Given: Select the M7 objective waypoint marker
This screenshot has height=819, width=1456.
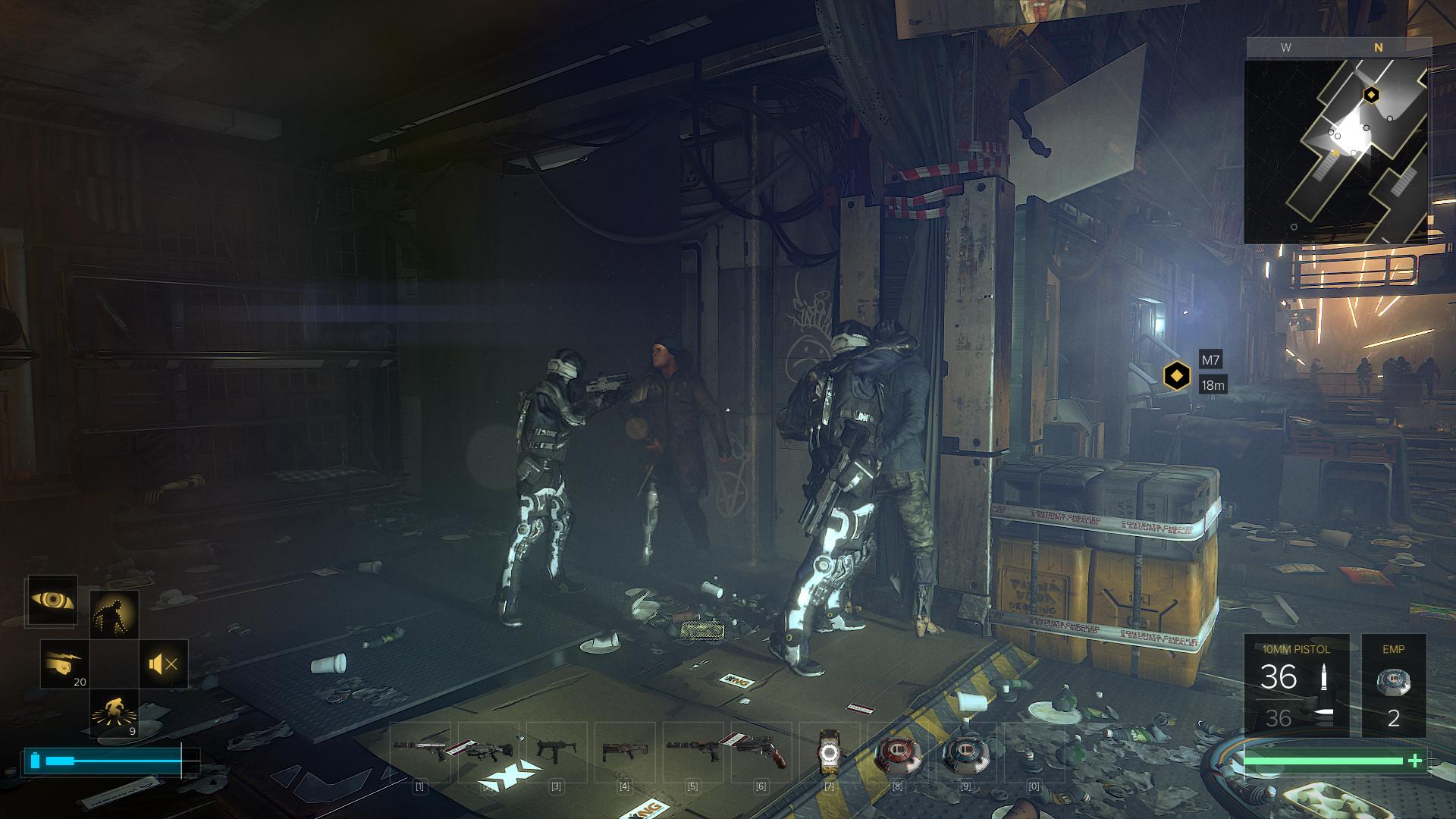Looking at the screenshot, I should (1176, 375).
